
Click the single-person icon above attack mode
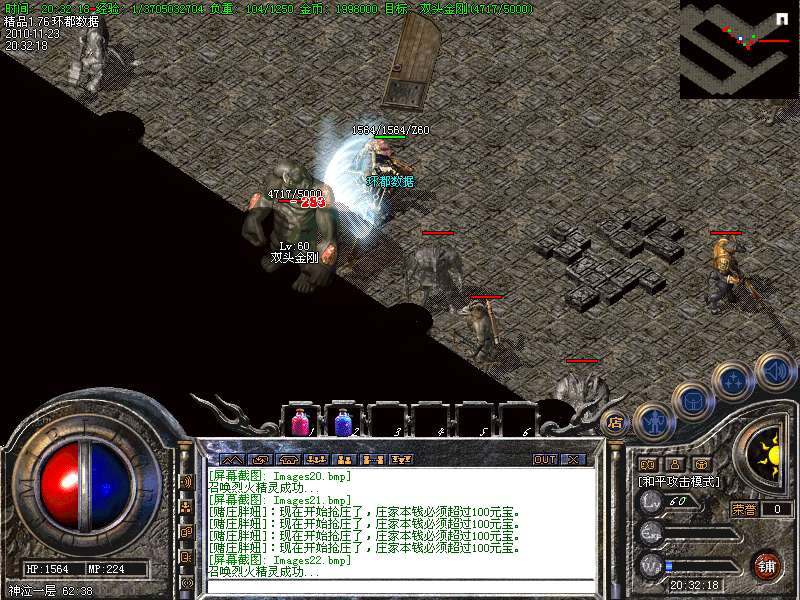click(x=675, y=465)
